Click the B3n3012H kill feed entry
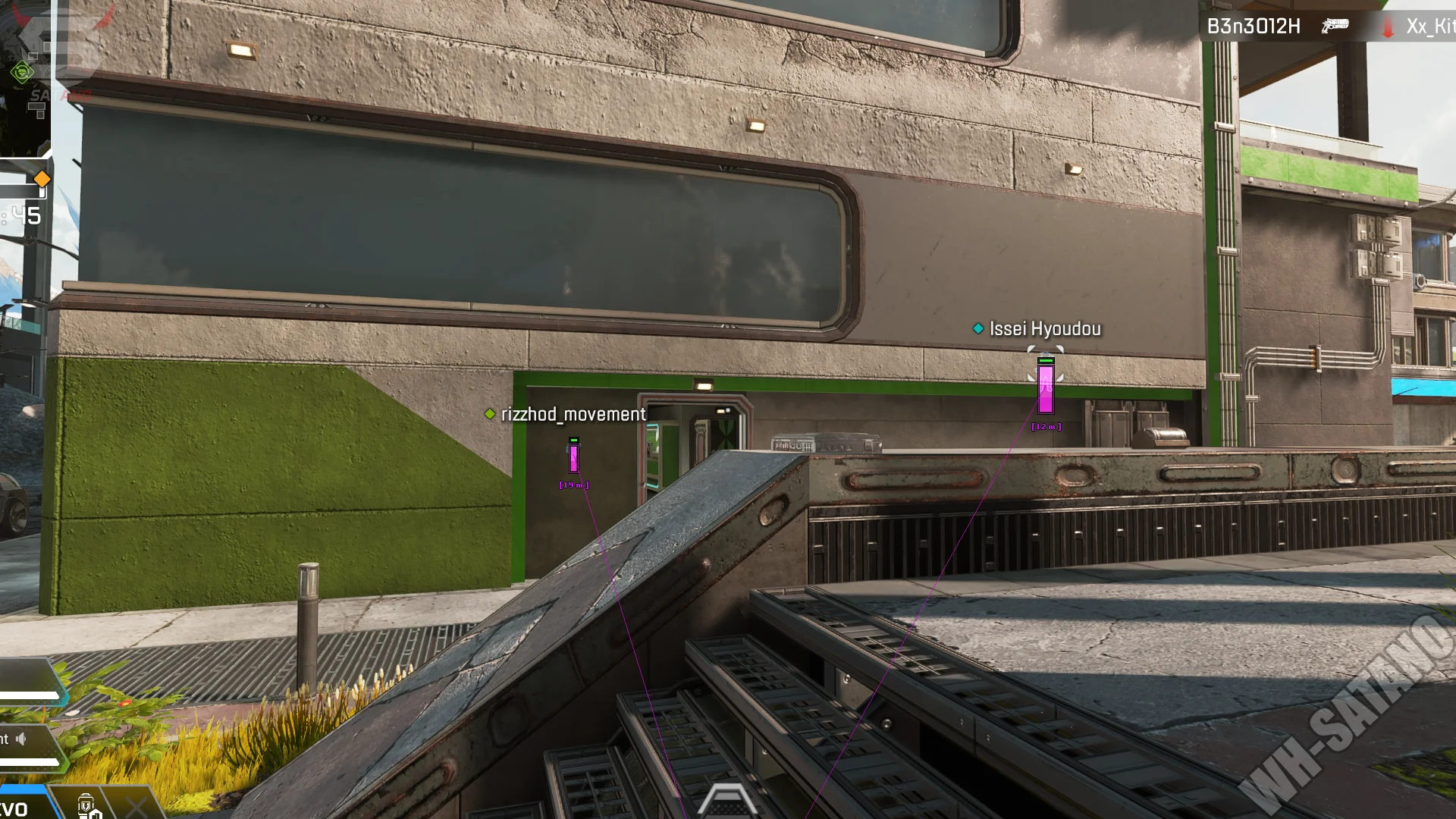1456x819 pixels. click(1253, 27)
